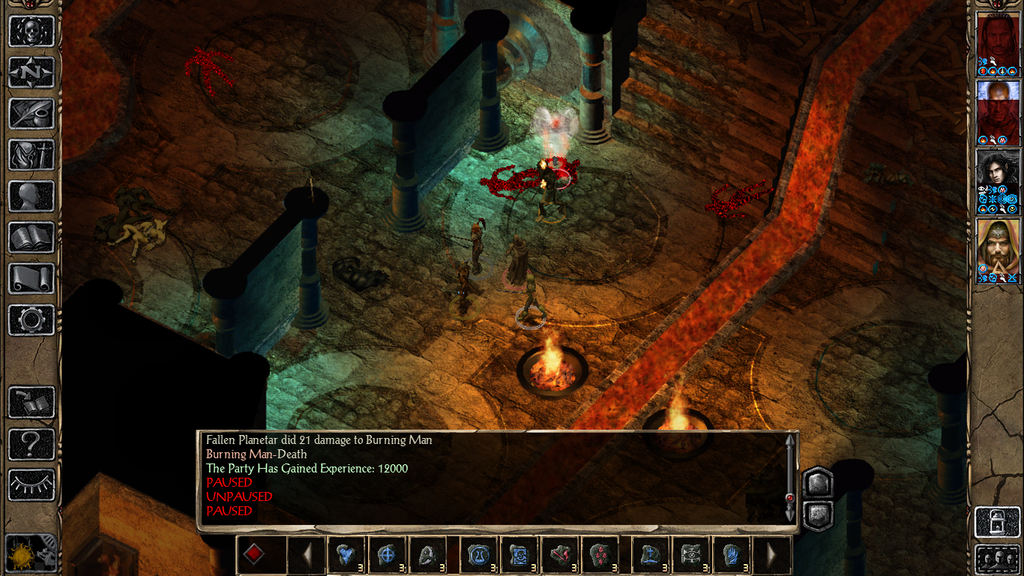The width and height of the screenshot is (1024, 576).
Task: Open the party inventory screen
Action: click(31, 154)
